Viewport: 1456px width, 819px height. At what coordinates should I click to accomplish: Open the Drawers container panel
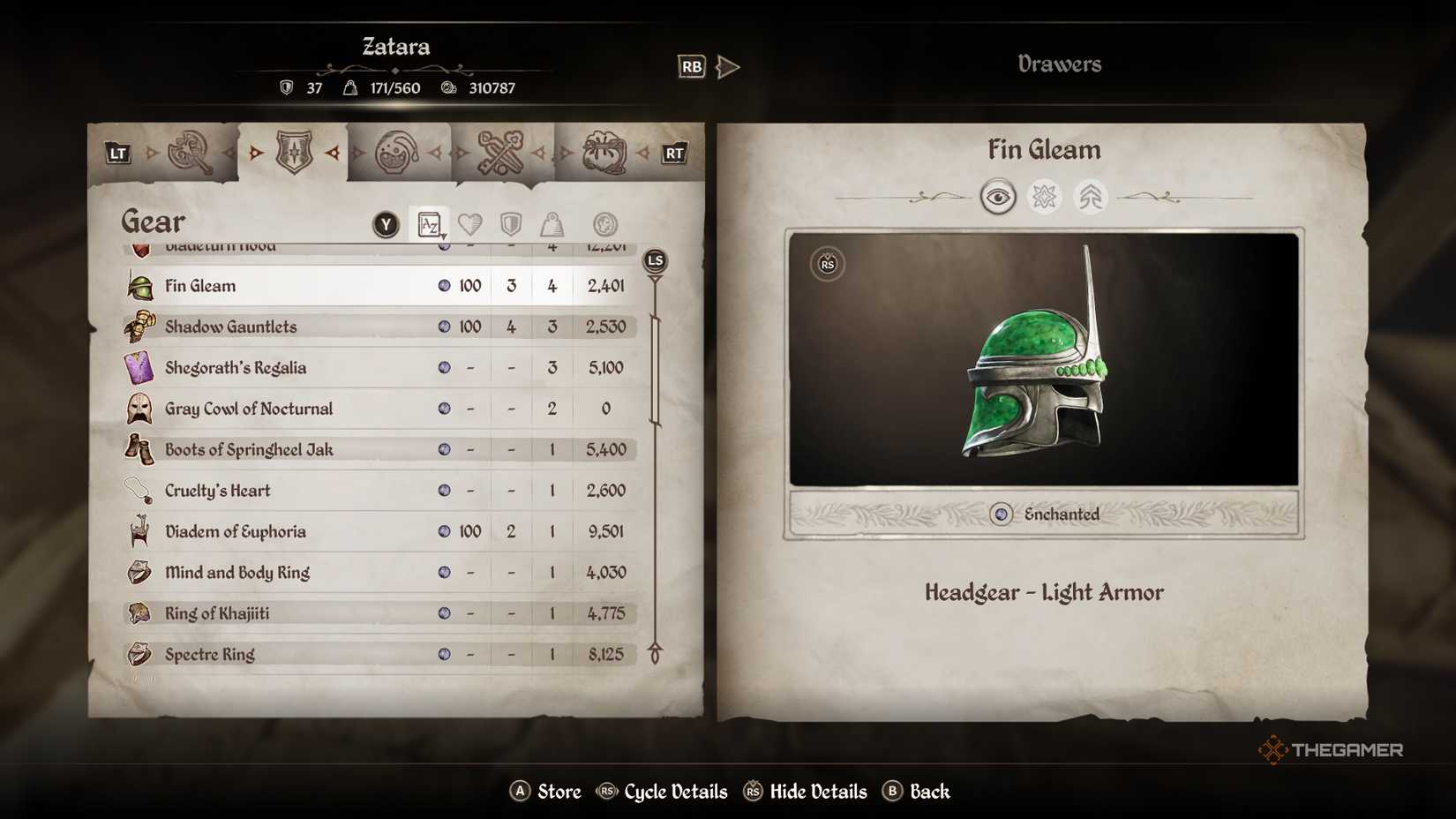(x=1059, y=63)
